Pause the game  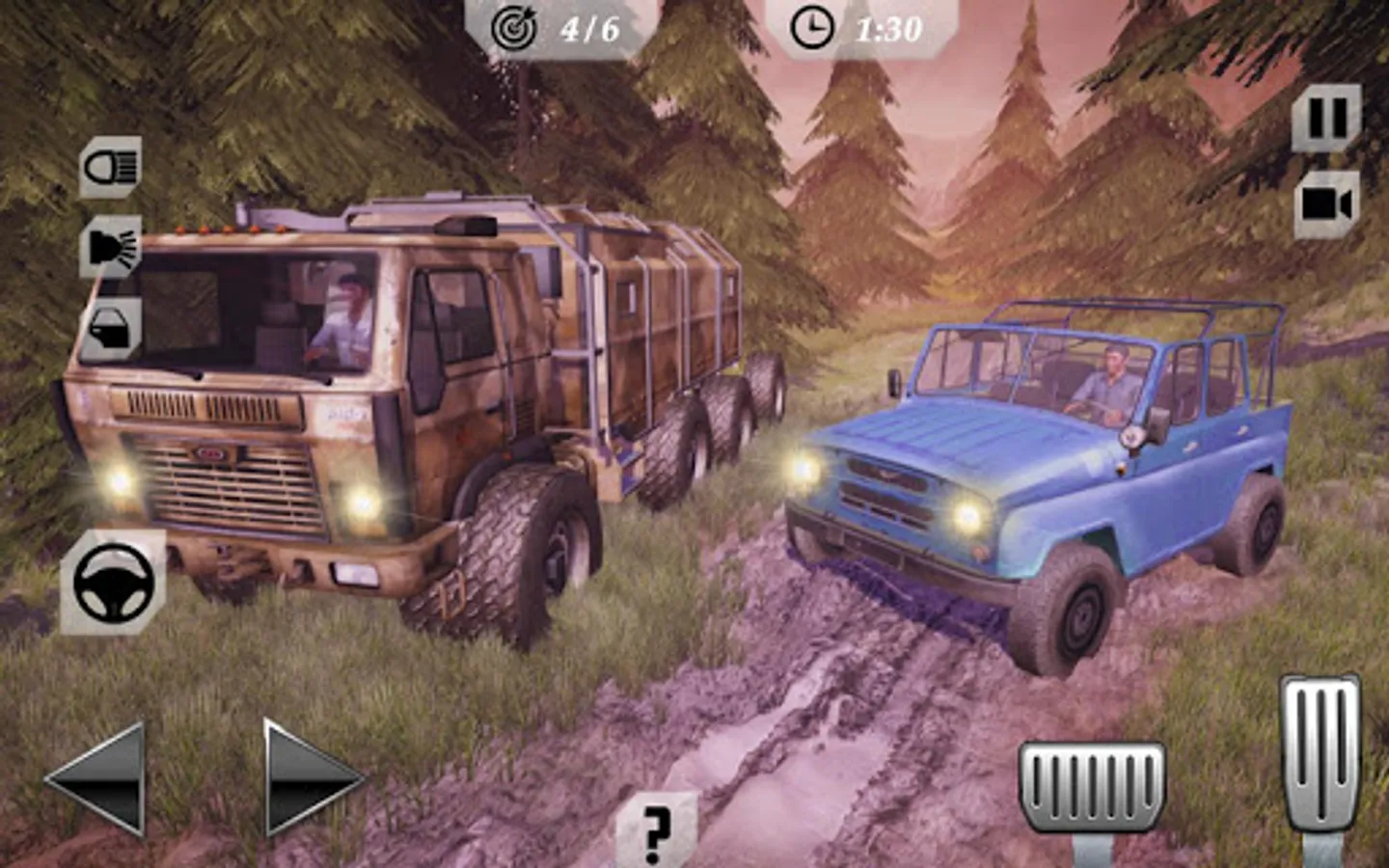(x=1326, y=119)
